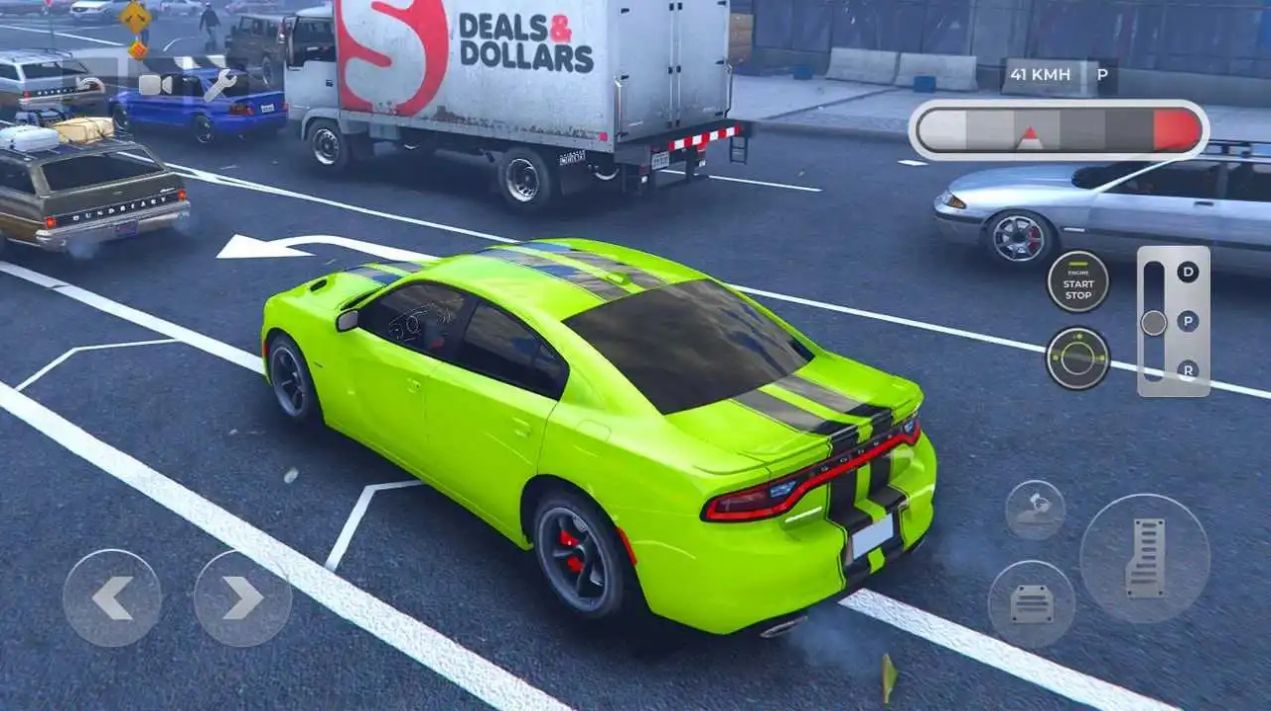Tap the gas pedal button
Screen dimensions: 1271x711
point(1144,558)
